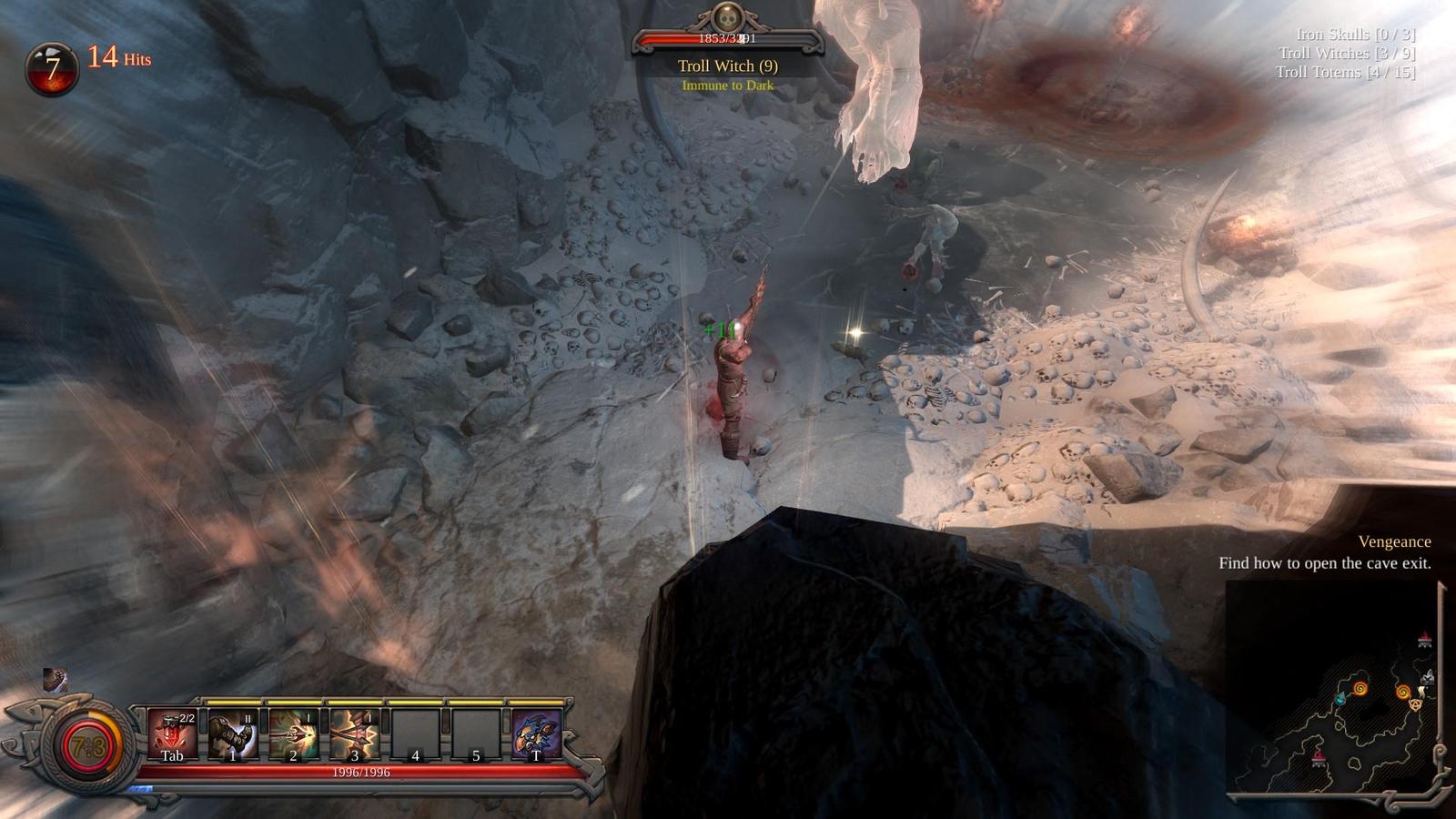The image size is (1456, 819).
Task: Click the Troll Witch target nameplate
Action: [727, 66]
